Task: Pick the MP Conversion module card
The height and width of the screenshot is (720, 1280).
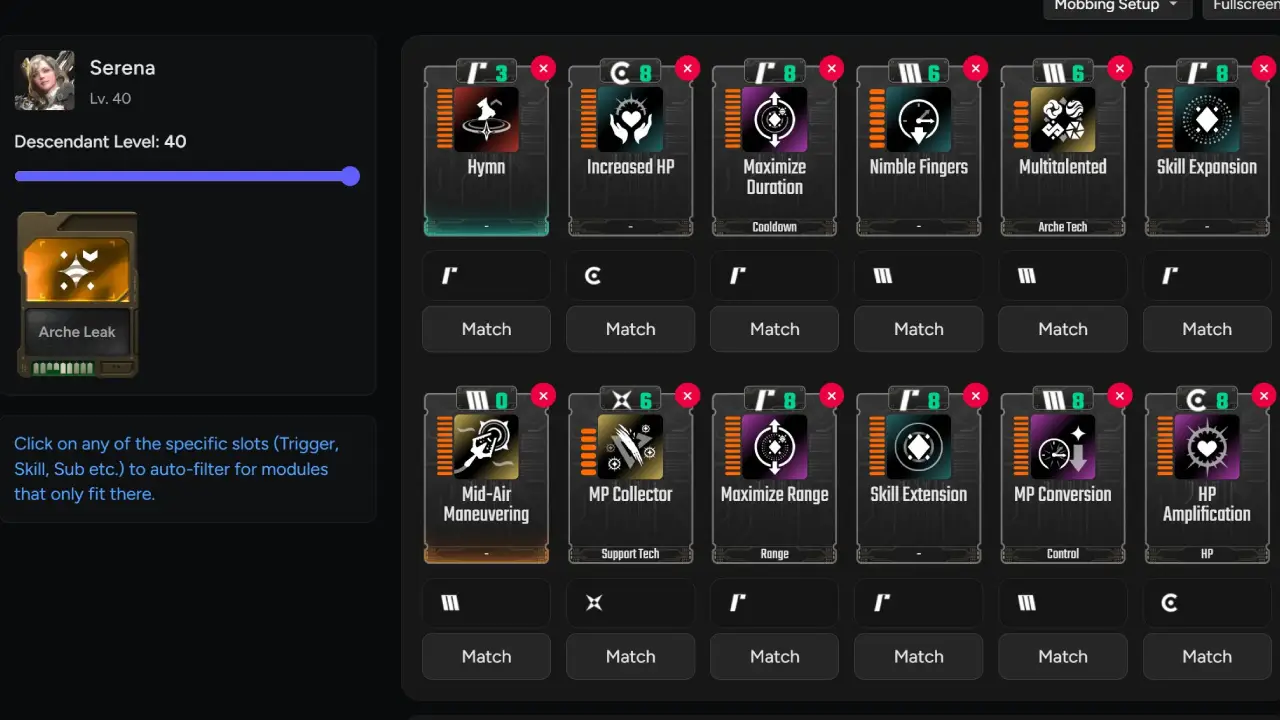Action: [x=1062, y=478]
